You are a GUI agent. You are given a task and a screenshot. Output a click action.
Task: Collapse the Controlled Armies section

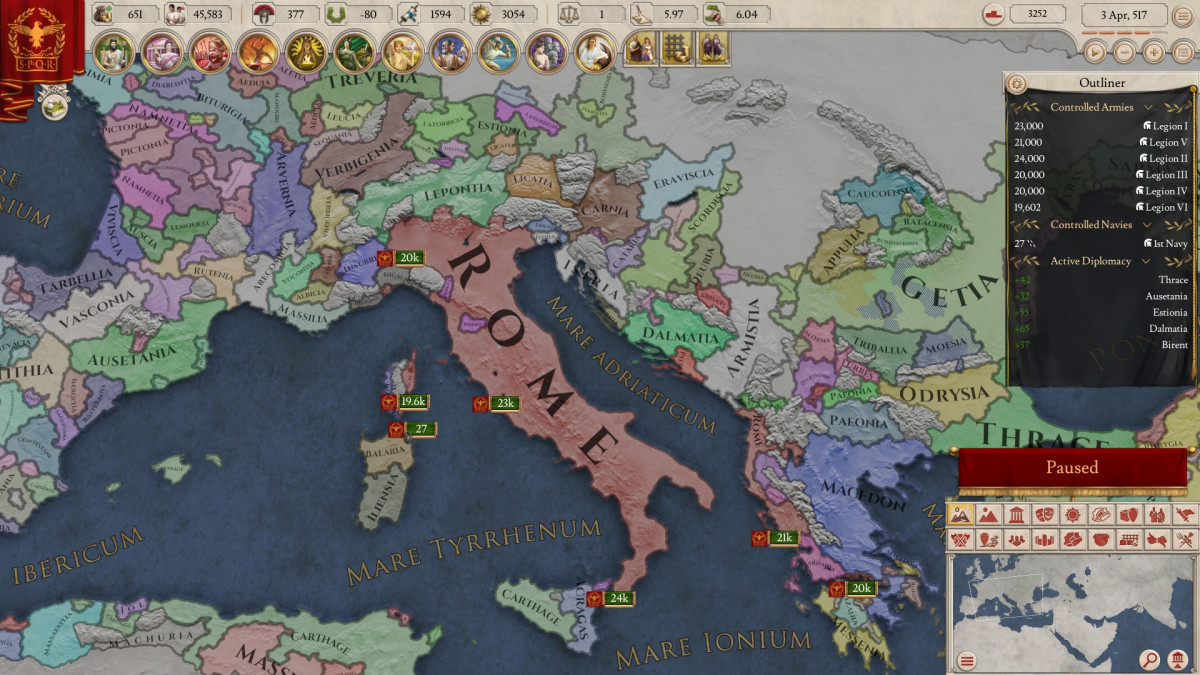point(1148,107)
